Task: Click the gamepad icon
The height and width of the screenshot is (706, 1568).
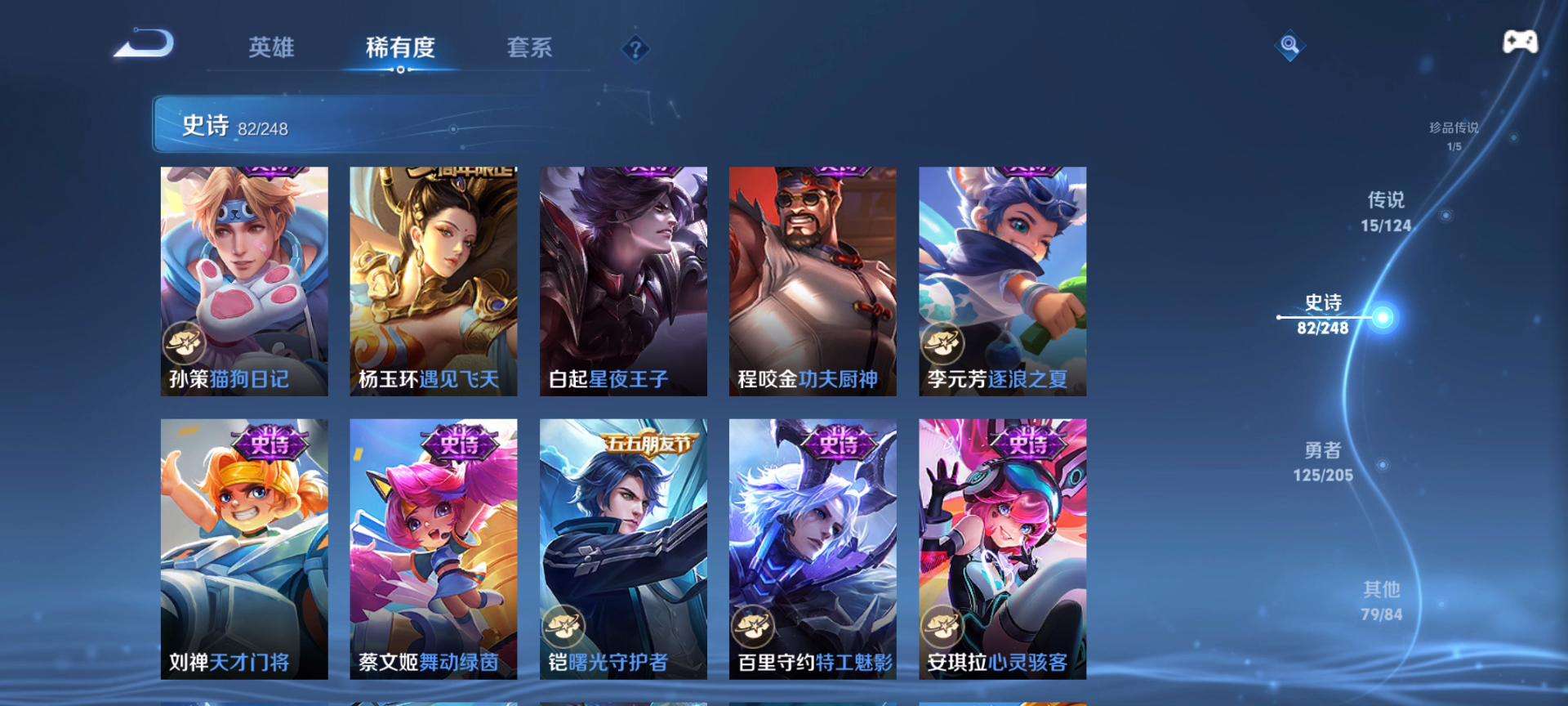Action: pos(1520,42)
